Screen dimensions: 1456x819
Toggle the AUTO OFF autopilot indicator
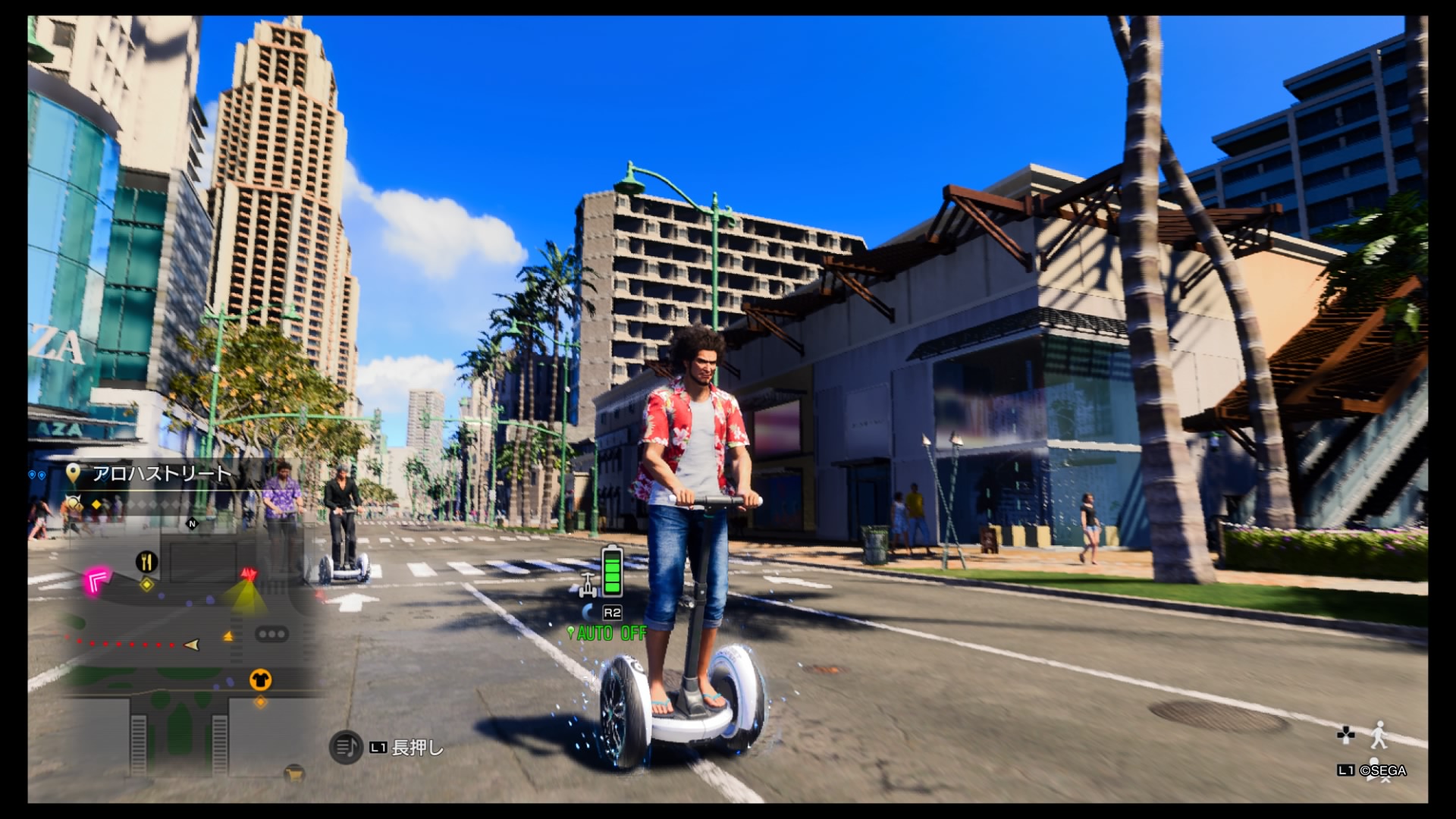tap(610, 632)
